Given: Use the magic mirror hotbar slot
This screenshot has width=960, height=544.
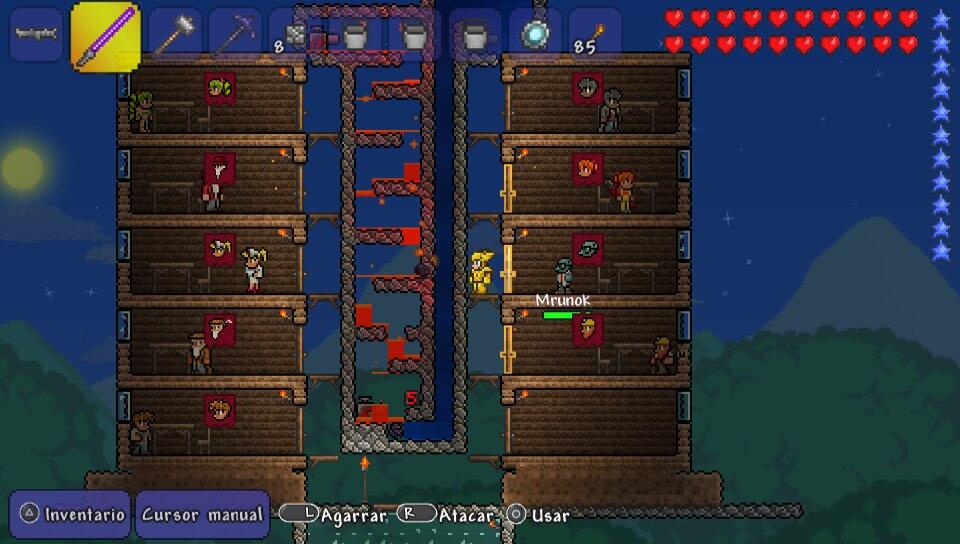Looking at the screenshot, I should [x=535, y=36].
